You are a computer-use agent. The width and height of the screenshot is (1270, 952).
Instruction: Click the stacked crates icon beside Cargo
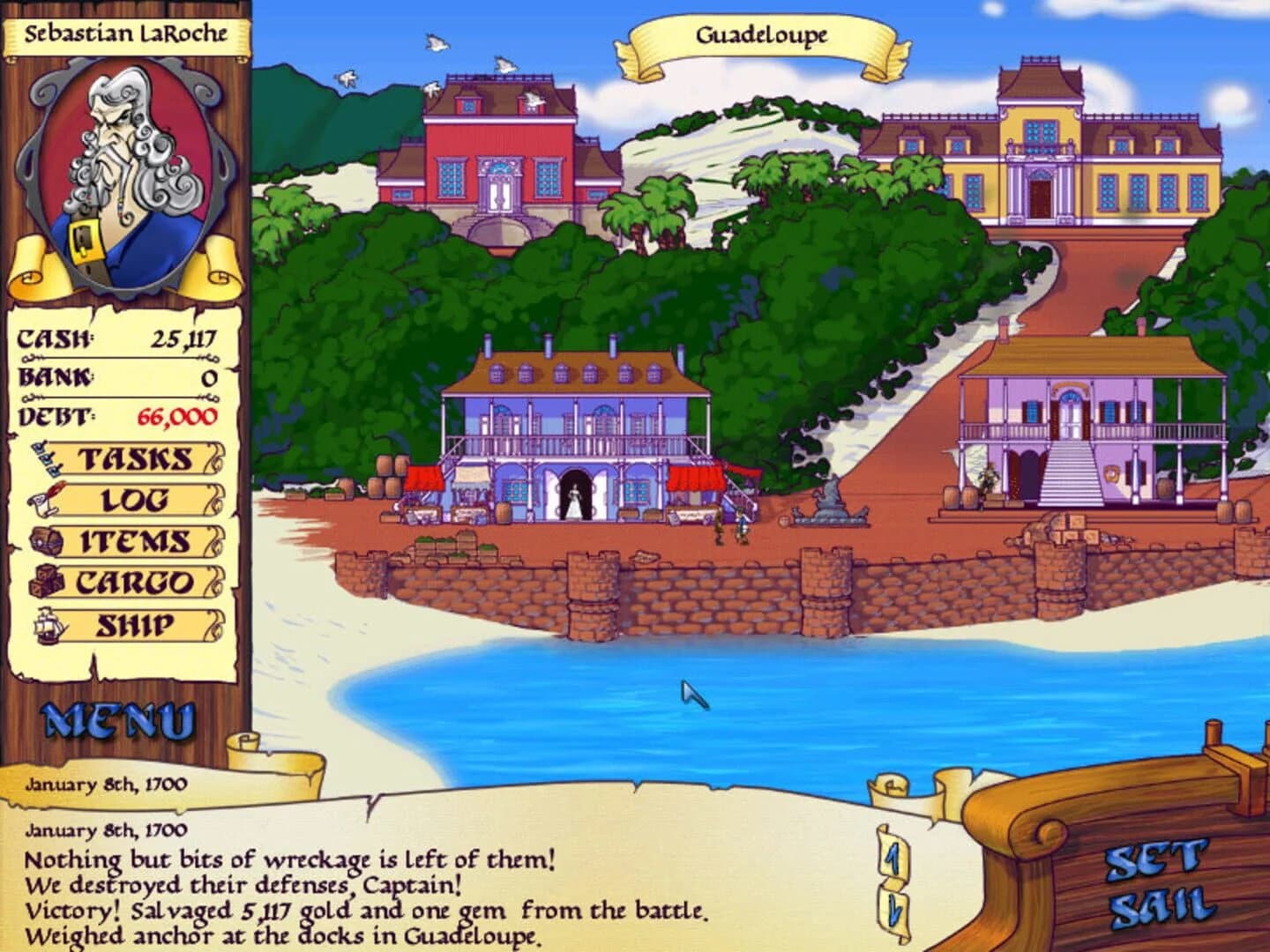49,579
